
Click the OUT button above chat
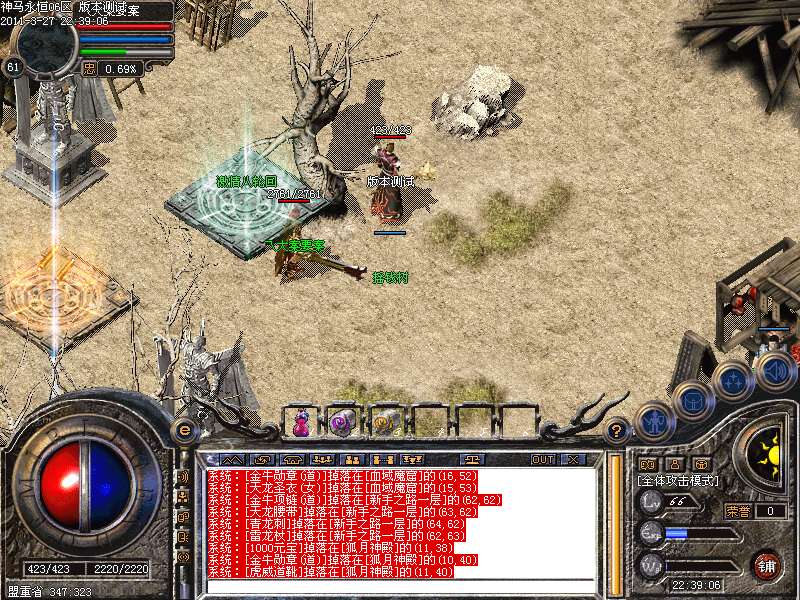[x=542, y=459]
